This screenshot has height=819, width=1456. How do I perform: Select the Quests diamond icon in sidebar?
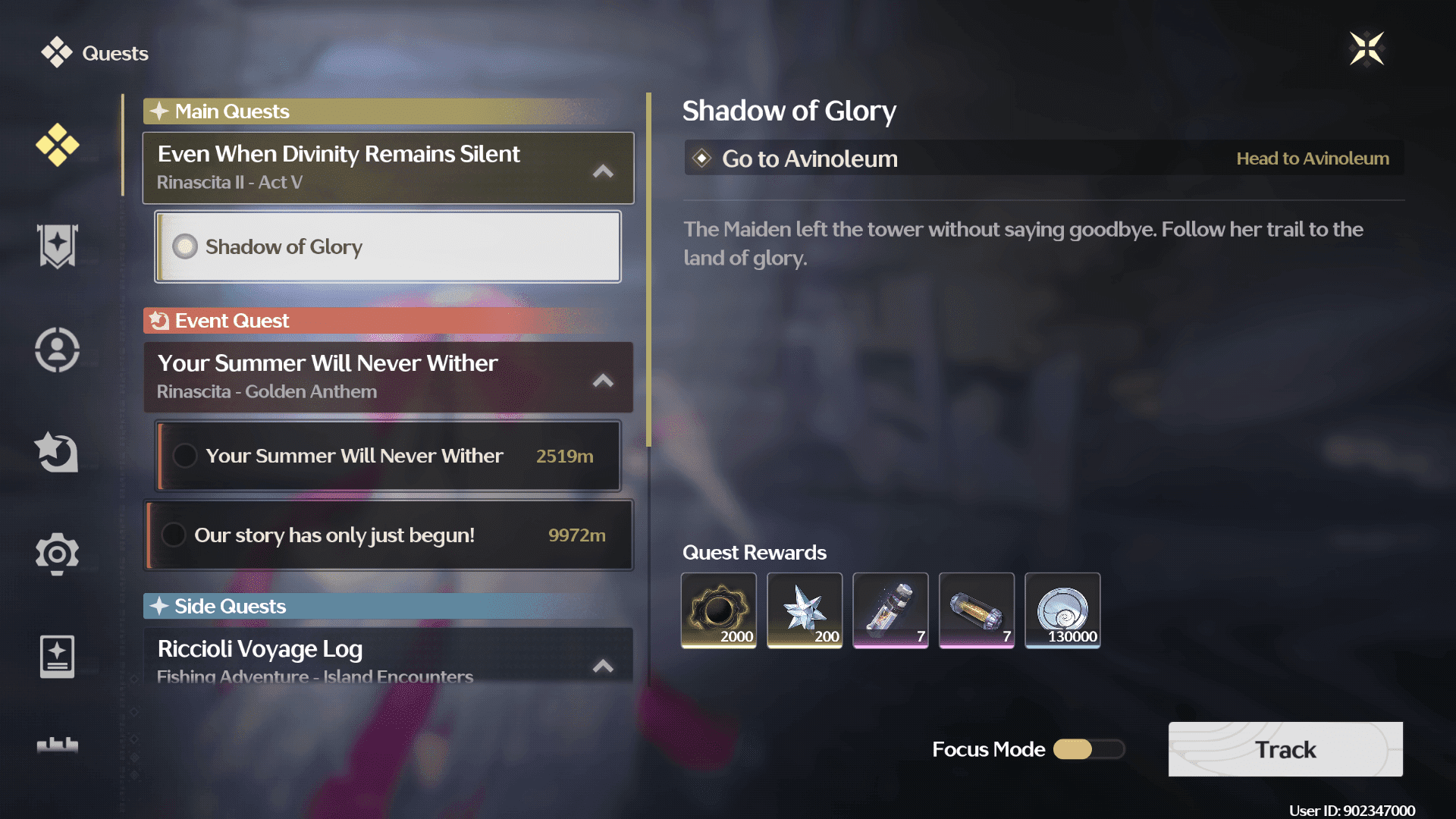pos(57,146)
